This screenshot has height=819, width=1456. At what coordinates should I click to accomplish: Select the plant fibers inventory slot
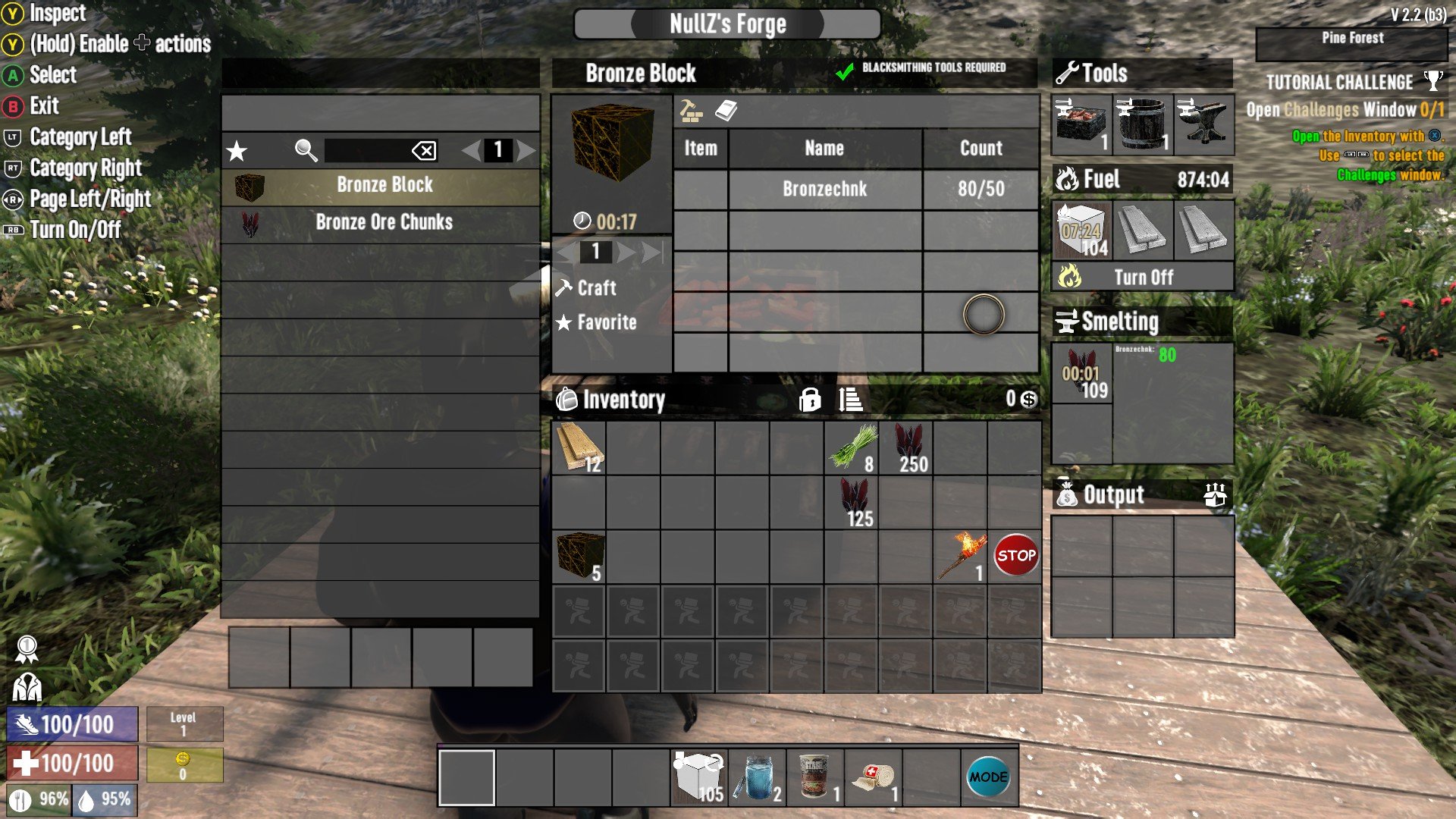(852, 448)
